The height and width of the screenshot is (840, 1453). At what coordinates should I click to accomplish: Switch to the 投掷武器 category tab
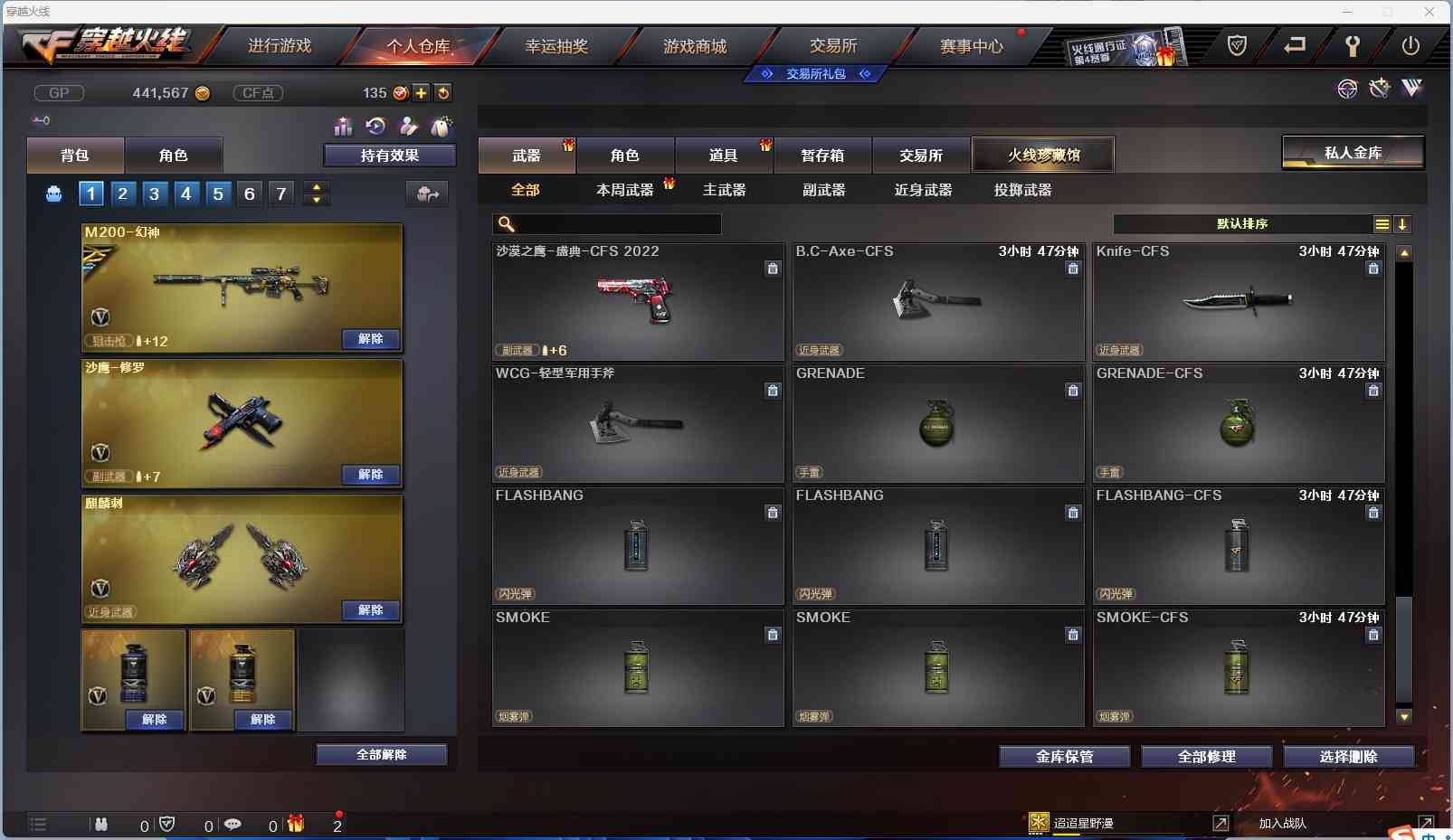coord(1023,190)
